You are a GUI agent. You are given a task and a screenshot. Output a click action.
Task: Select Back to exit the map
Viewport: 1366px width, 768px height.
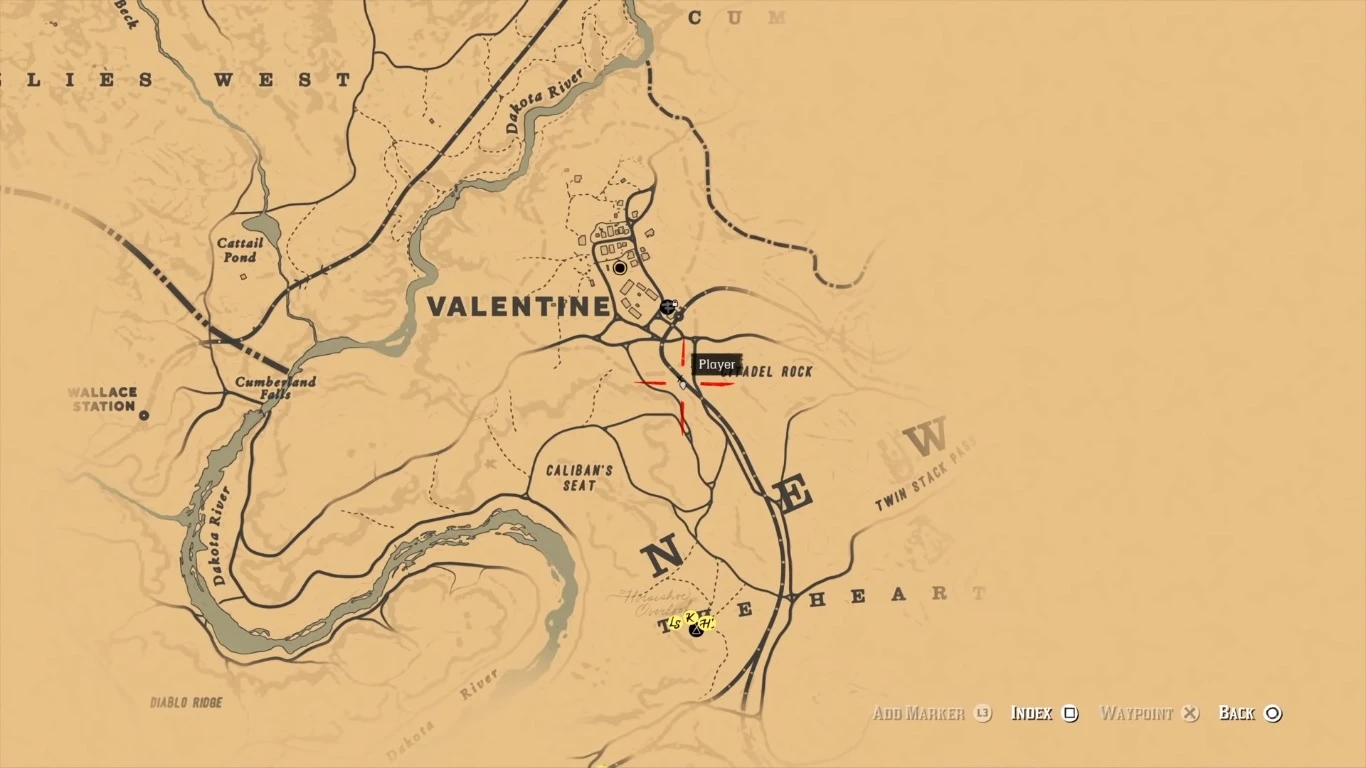(x=1249, y=713)
